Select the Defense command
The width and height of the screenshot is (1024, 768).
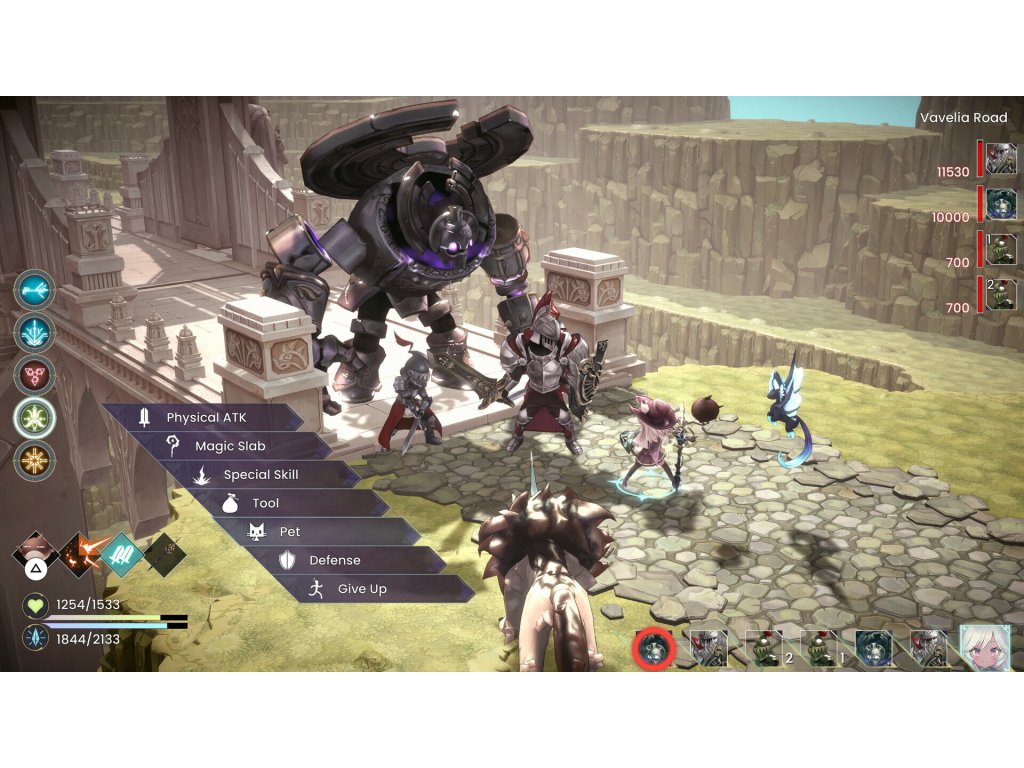pos(334,561)
